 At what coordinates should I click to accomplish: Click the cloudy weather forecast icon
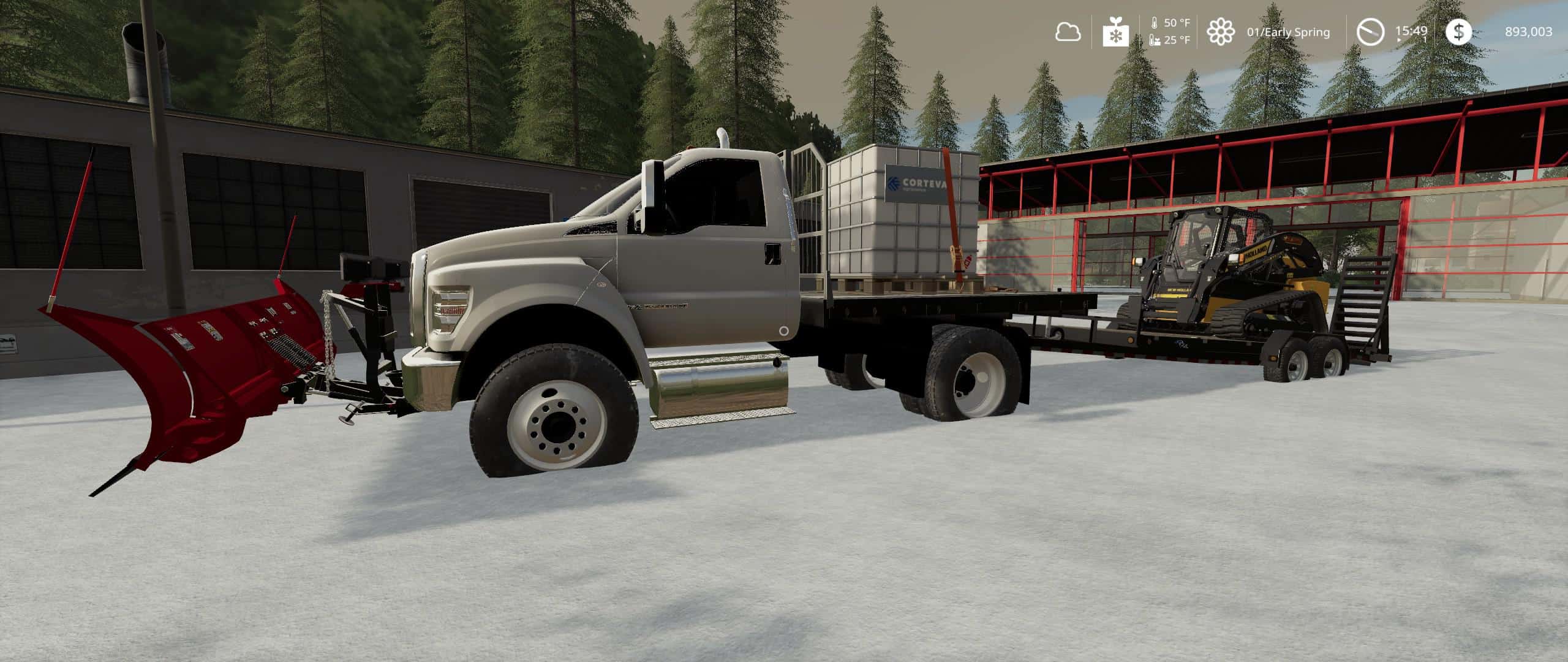tap(1068, 32)
